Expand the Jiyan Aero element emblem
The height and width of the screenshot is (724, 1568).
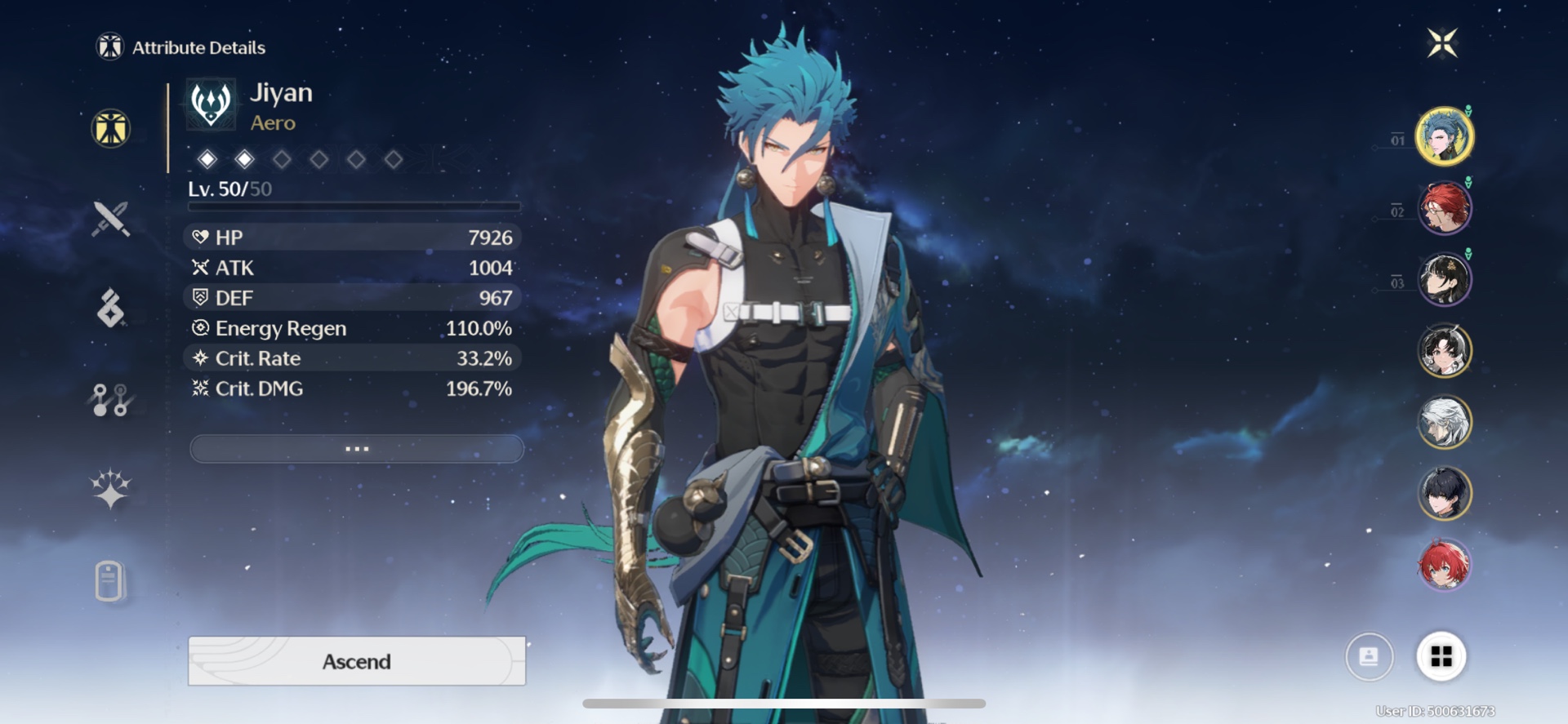[x=210, y=104]
